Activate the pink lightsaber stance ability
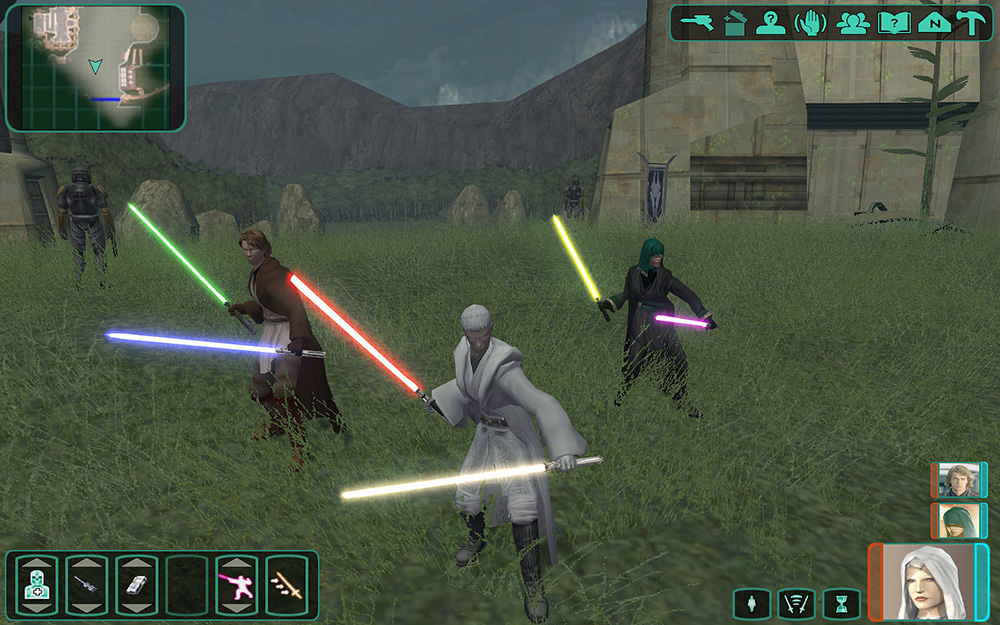 tap(237, 585)
